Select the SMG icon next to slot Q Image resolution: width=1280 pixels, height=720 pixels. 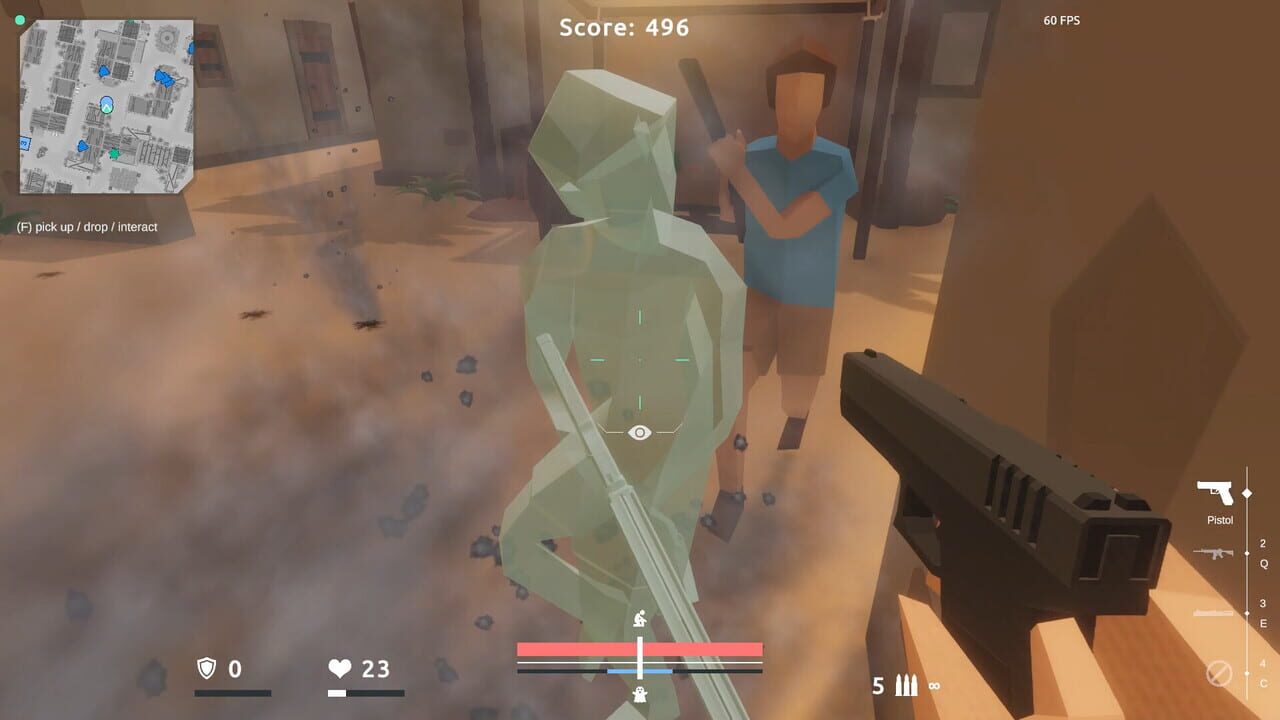click(x=1212, y=552)
